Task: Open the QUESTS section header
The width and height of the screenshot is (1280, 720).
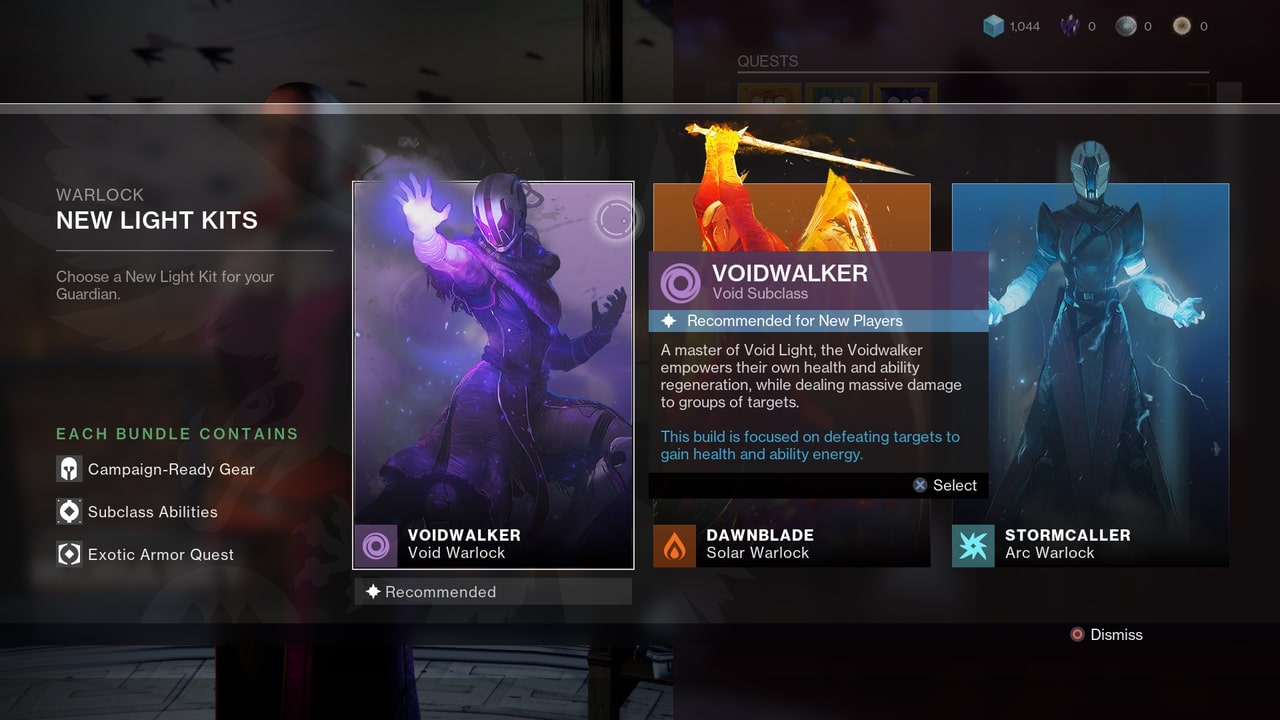Action: [766, 61]
